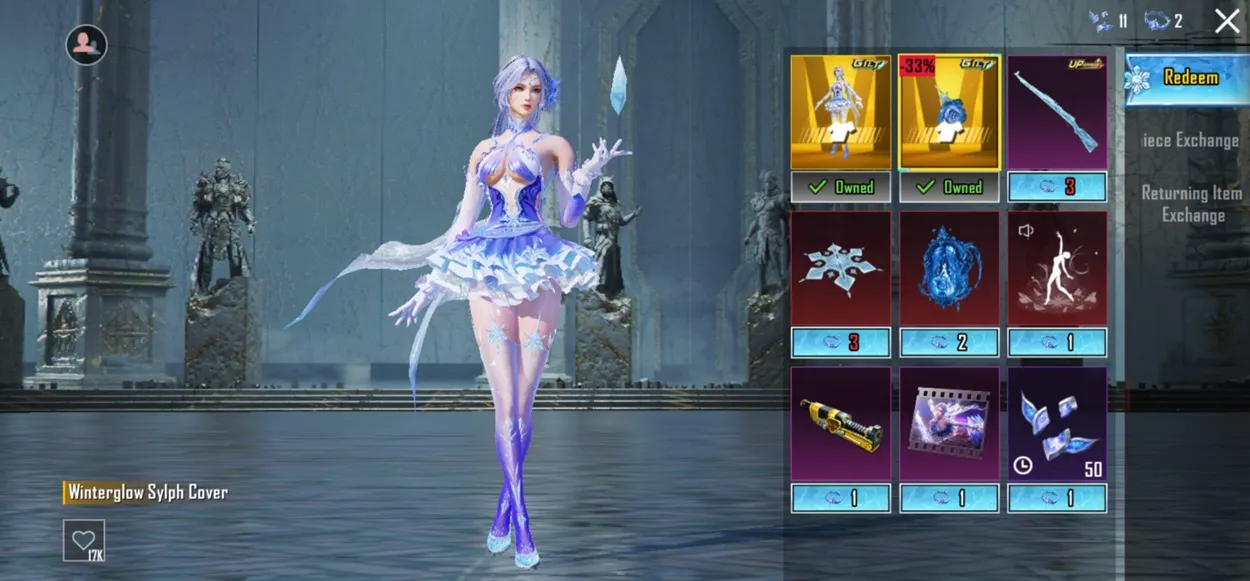Click the character profile icon
Viewport: 1250px width, 581px height.
click(87, 45)
